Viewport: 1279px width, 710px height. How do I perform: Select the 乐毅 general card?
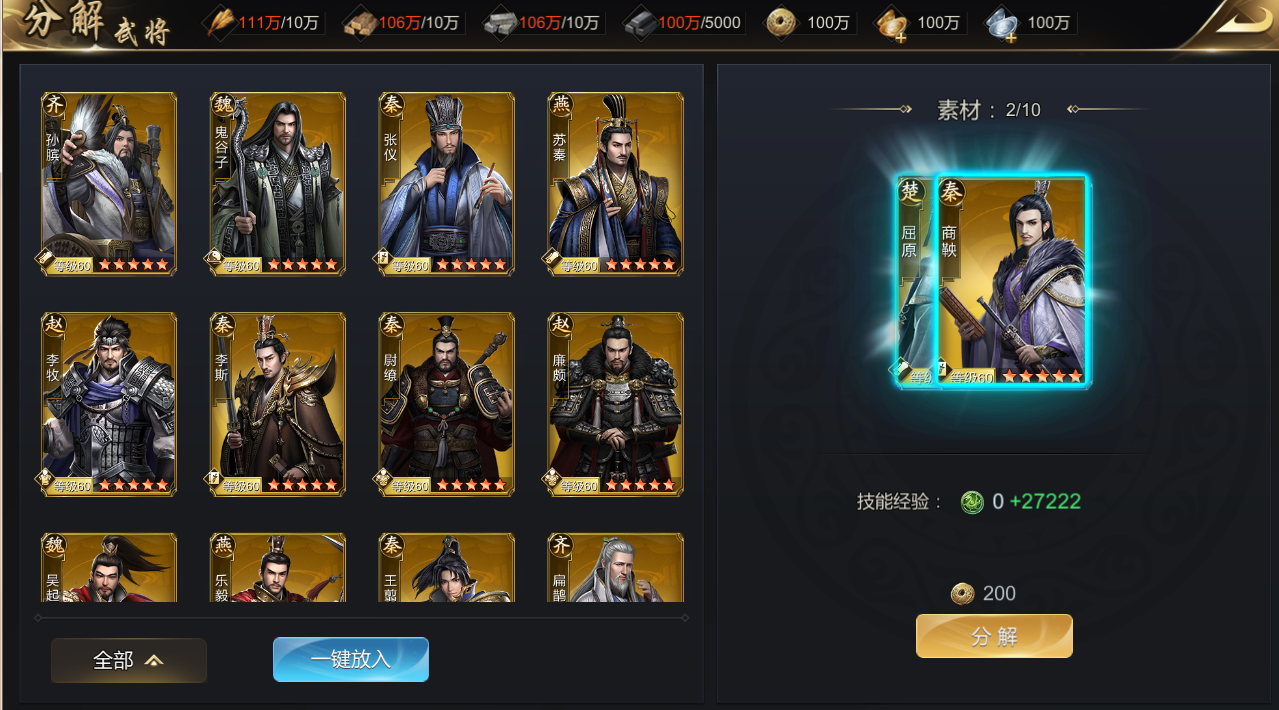pos(278,569)
